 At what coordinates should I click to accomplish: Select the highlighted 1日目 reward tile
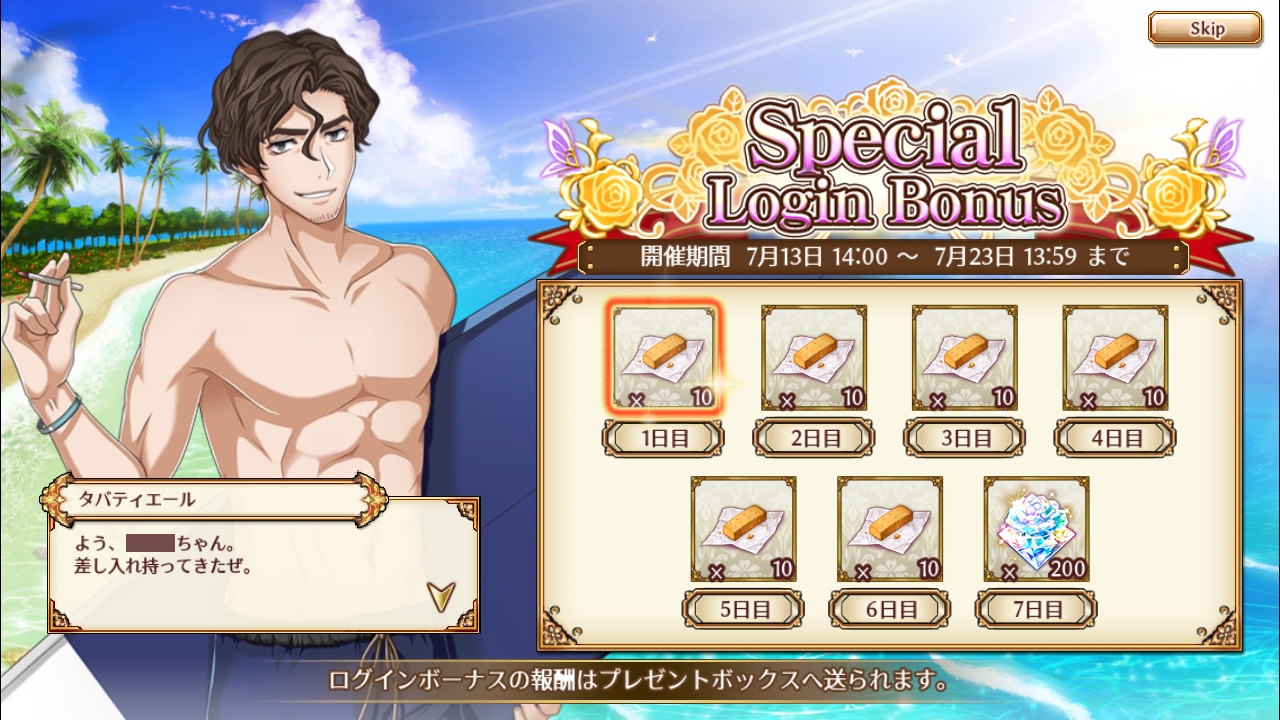click(x=663, y=357)
